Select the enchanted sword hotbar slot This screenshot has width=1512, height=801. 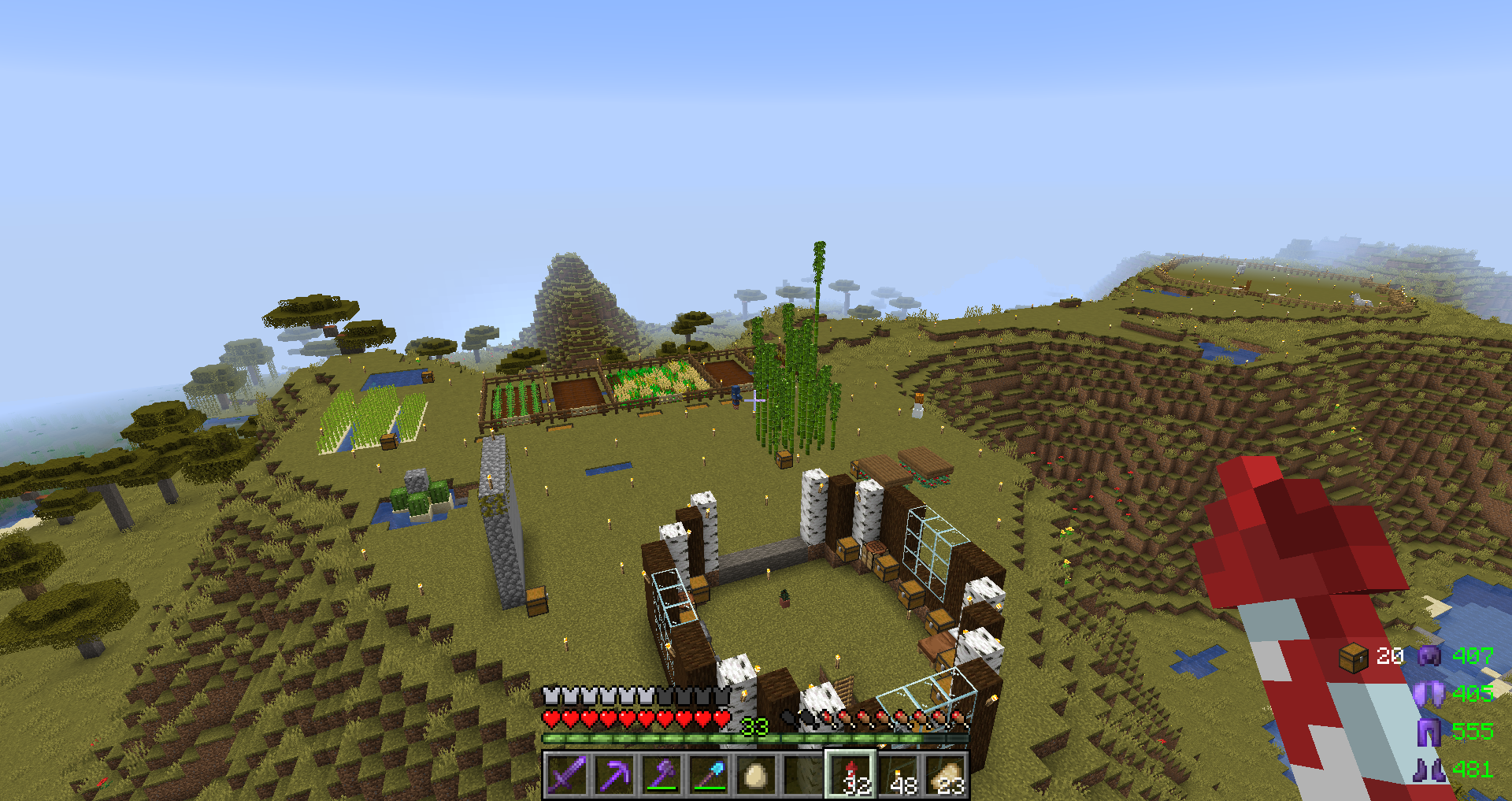coord(566,775)
